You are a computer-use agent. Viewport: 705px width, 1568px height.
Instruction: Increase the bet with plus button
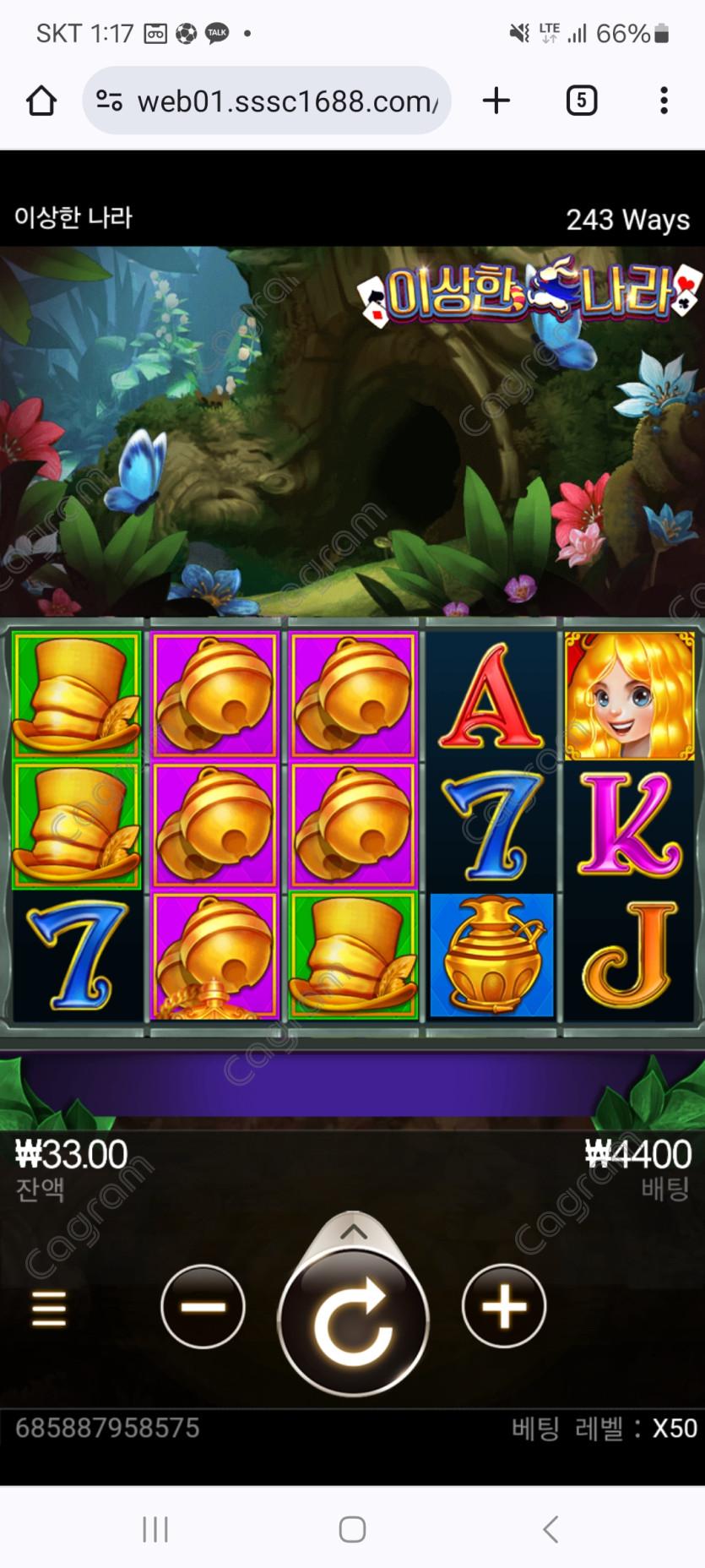coord(504,1306)
